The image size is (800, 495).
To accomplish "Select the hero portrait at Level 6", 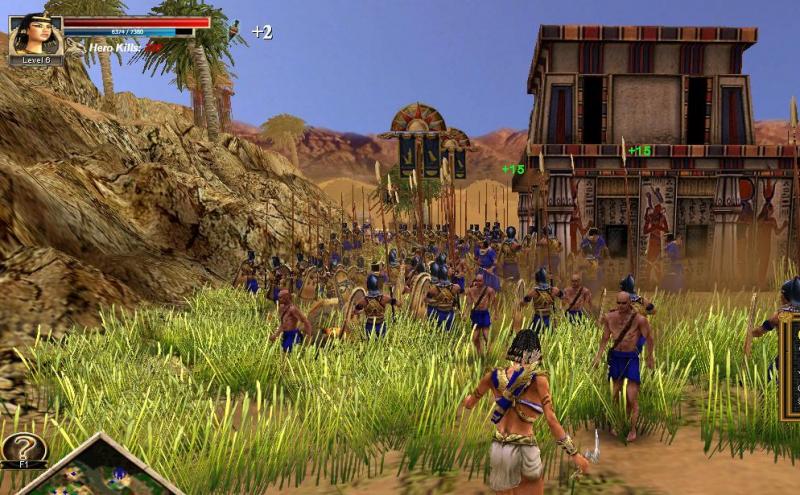I will coord(35,36).
